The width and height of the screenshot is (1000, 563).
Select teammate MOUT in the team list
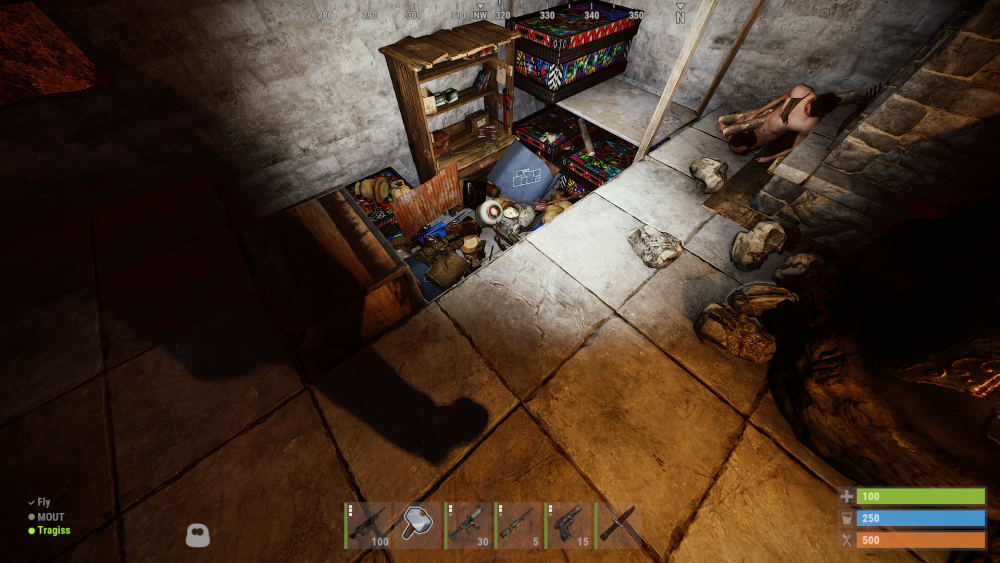50,517
